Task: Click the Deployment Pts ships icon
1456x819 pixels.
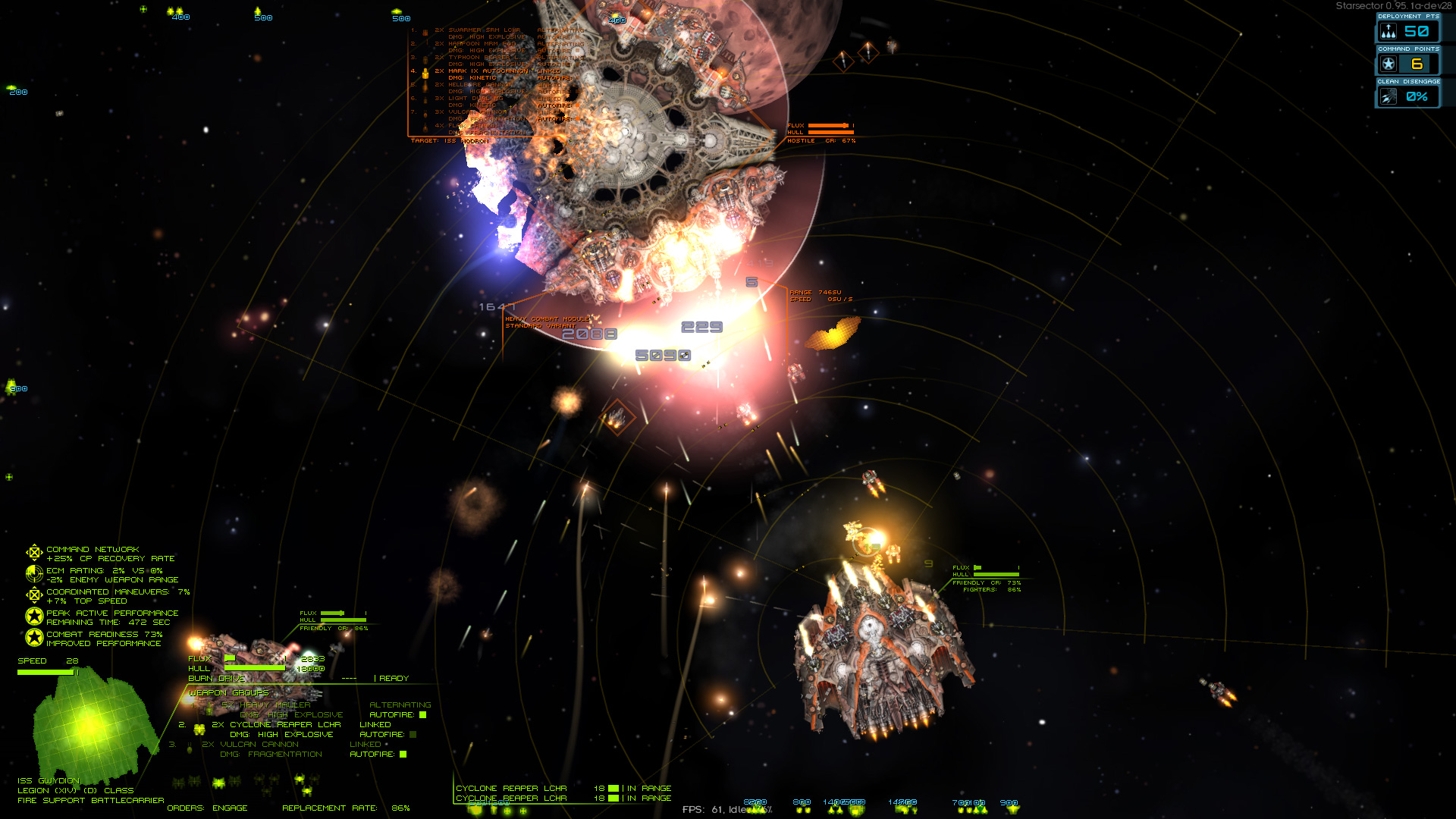Action: (x=1387, y=32)
